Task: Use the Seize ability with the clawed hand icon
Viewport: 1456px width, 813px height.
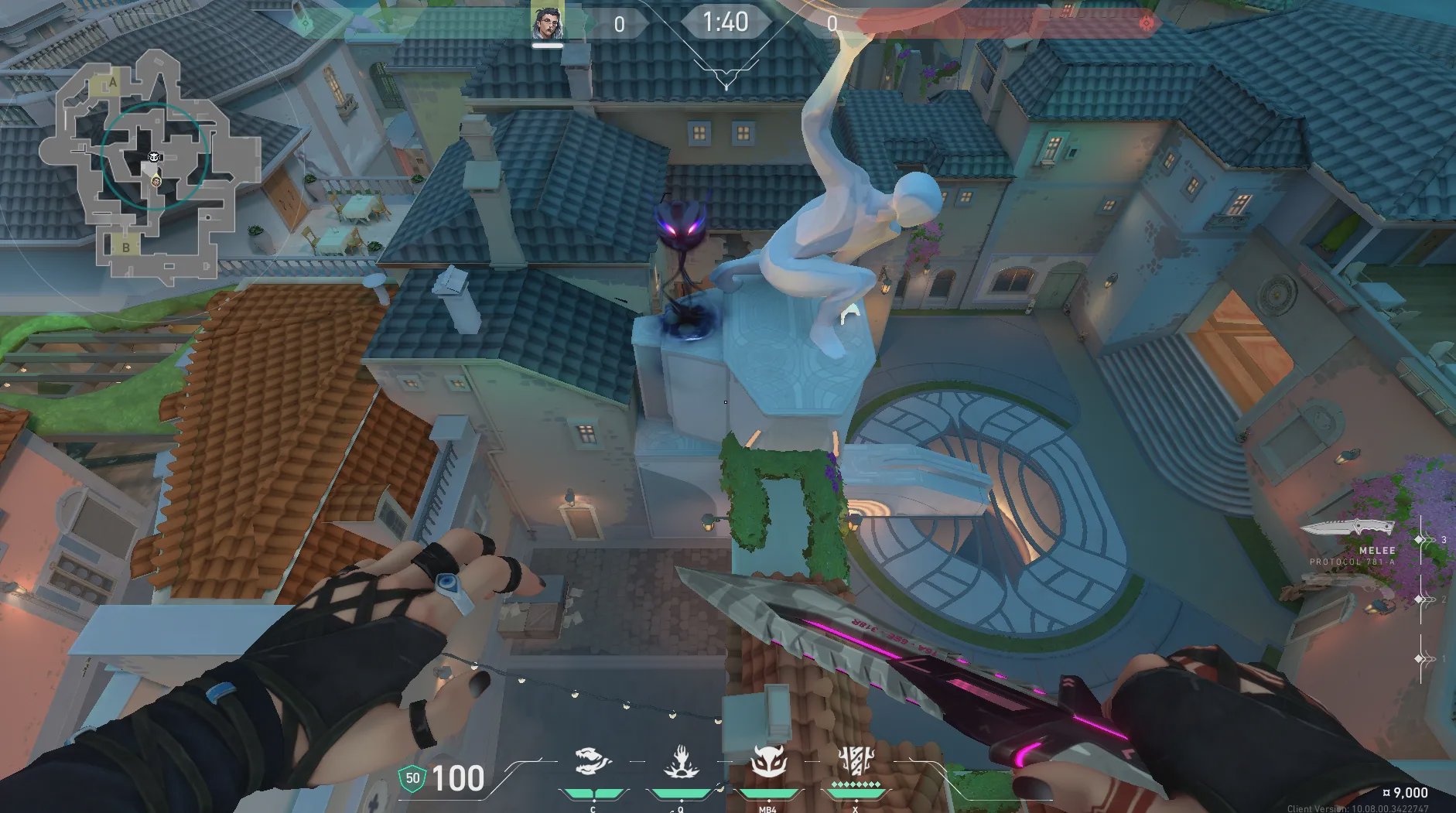Action: 681,762
